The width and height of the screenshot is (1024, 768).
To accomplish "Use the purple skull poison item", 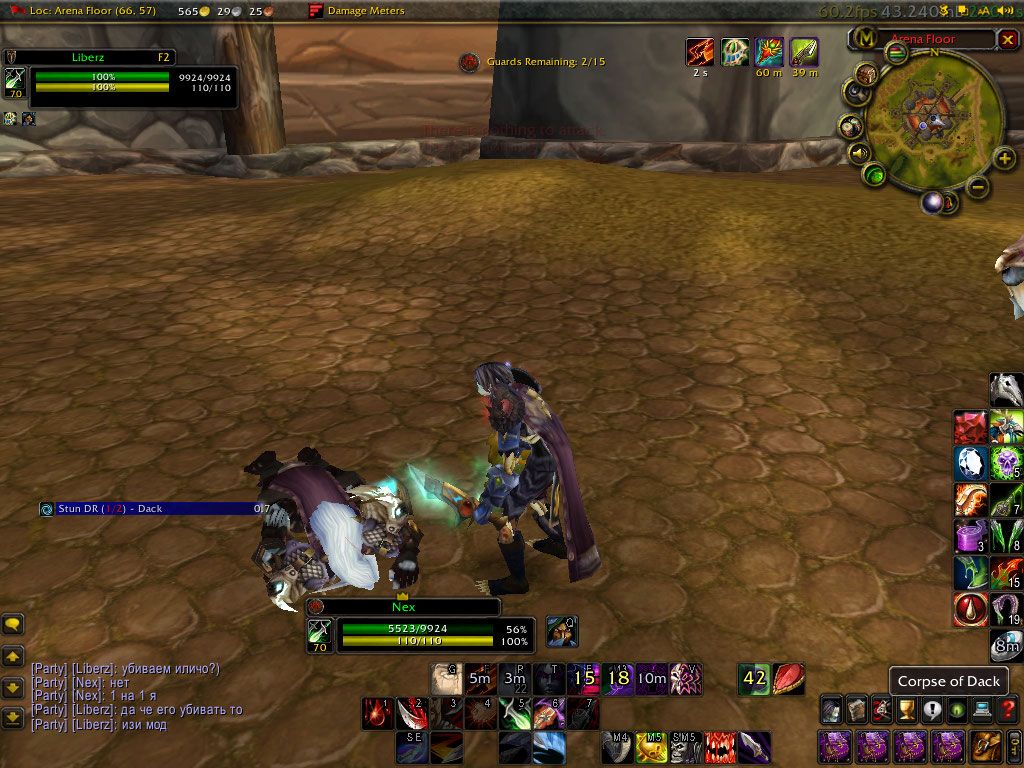I will [x=1006, y=462].
